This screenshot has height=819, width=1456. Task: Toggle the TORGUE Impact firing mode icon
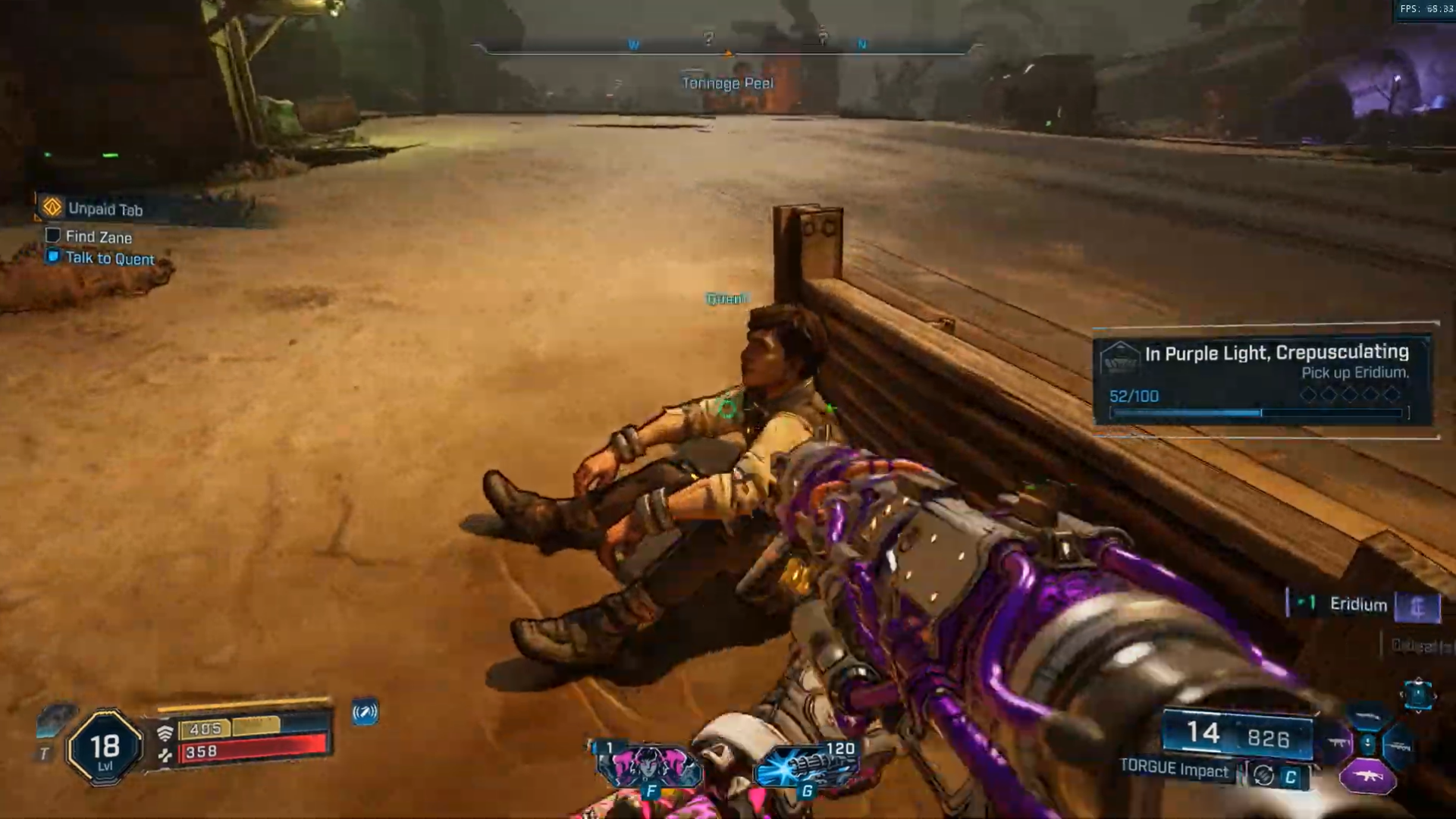point(1263,775)
